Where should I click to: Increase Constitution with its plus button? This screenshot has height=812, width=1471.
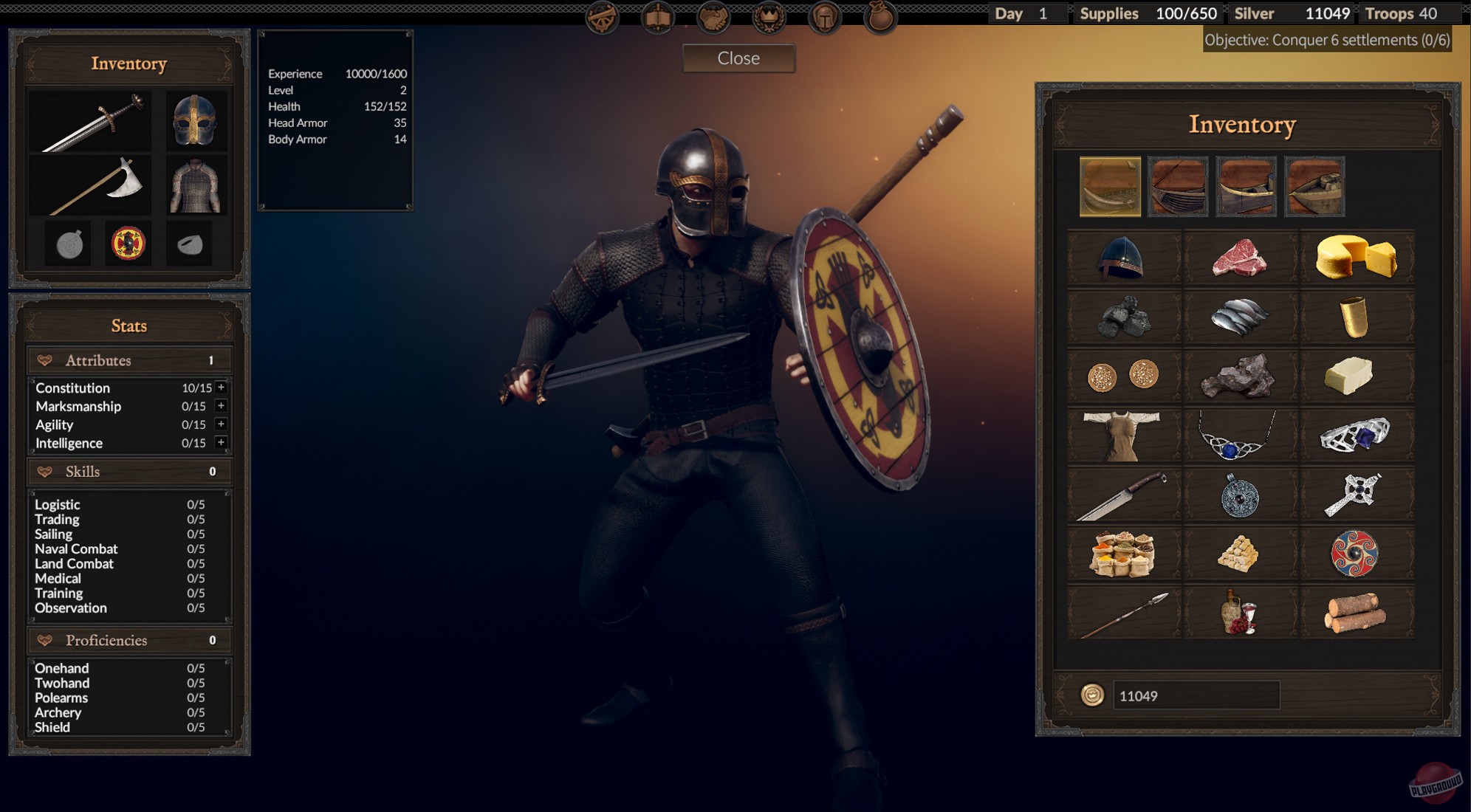pyautogui.click(x=219, y=387)
